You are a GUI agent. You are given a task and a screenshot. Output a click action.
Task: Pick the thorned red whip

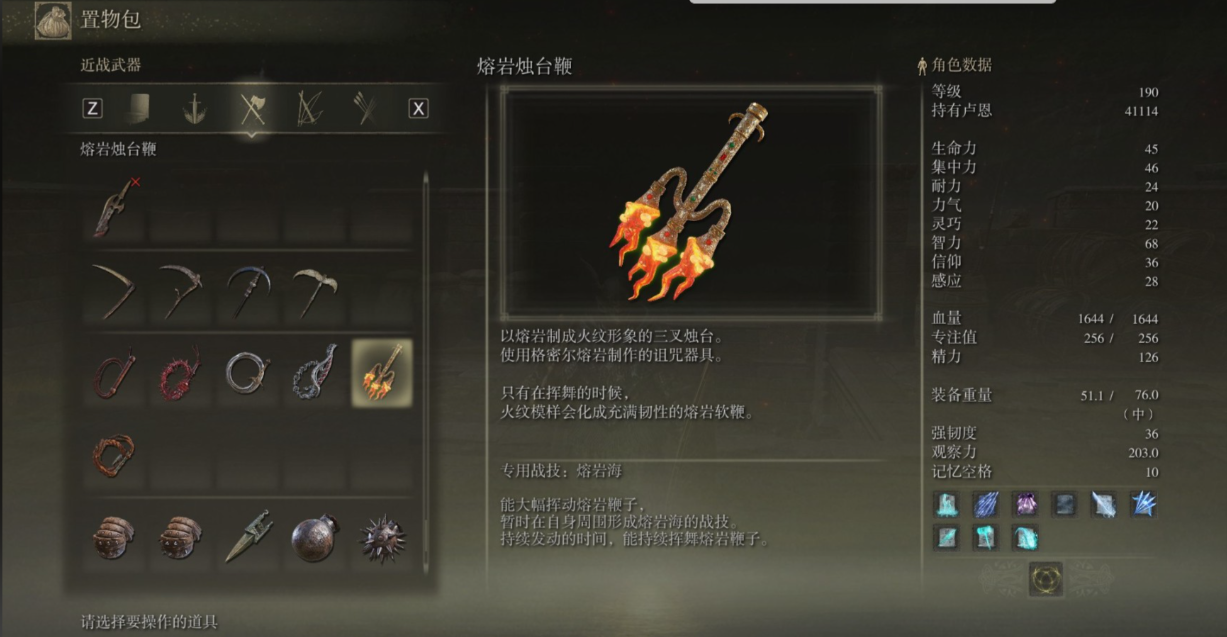pos(180,373)
